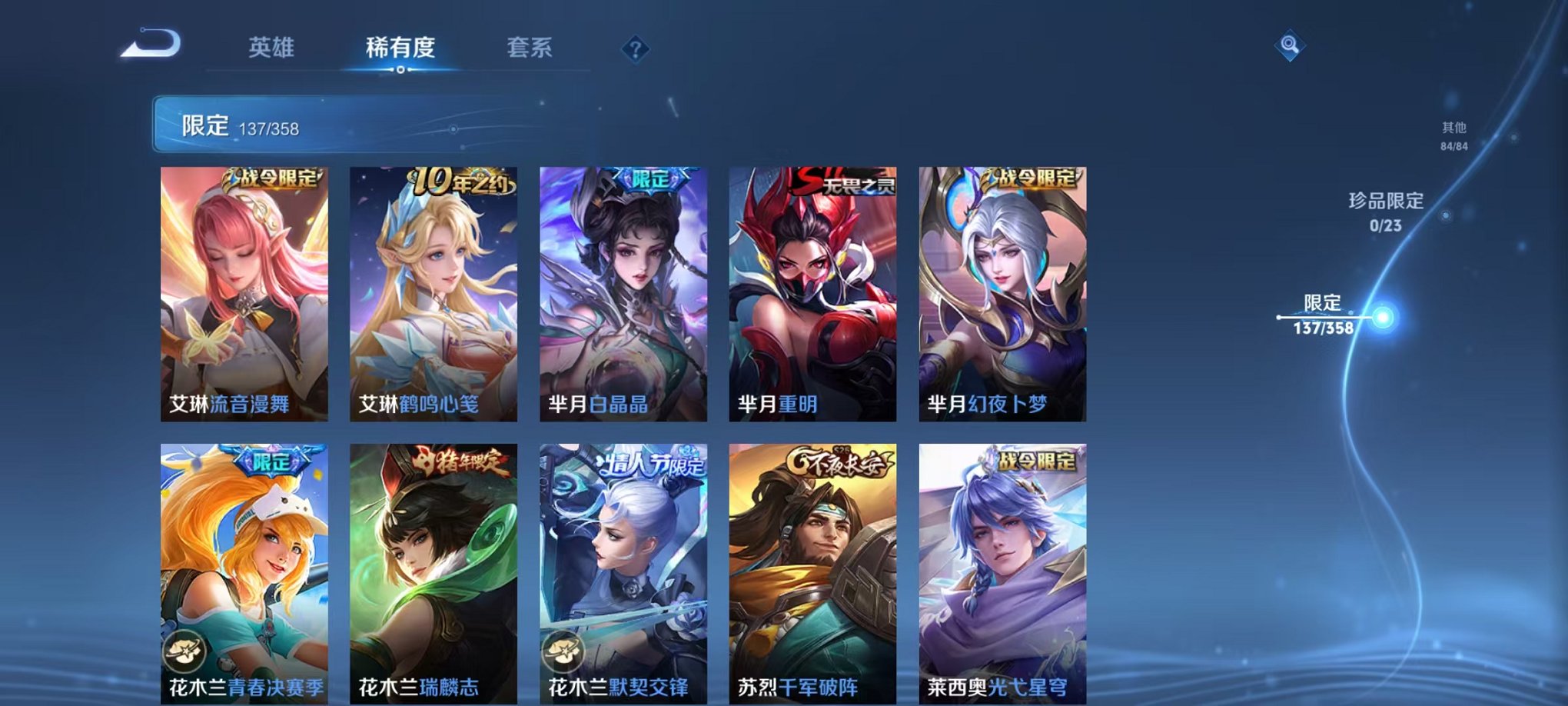Click the 限定 badge on 芈月白晶晶 card
The height and width of the screenshot is (706, 1568).
(646, 178)
